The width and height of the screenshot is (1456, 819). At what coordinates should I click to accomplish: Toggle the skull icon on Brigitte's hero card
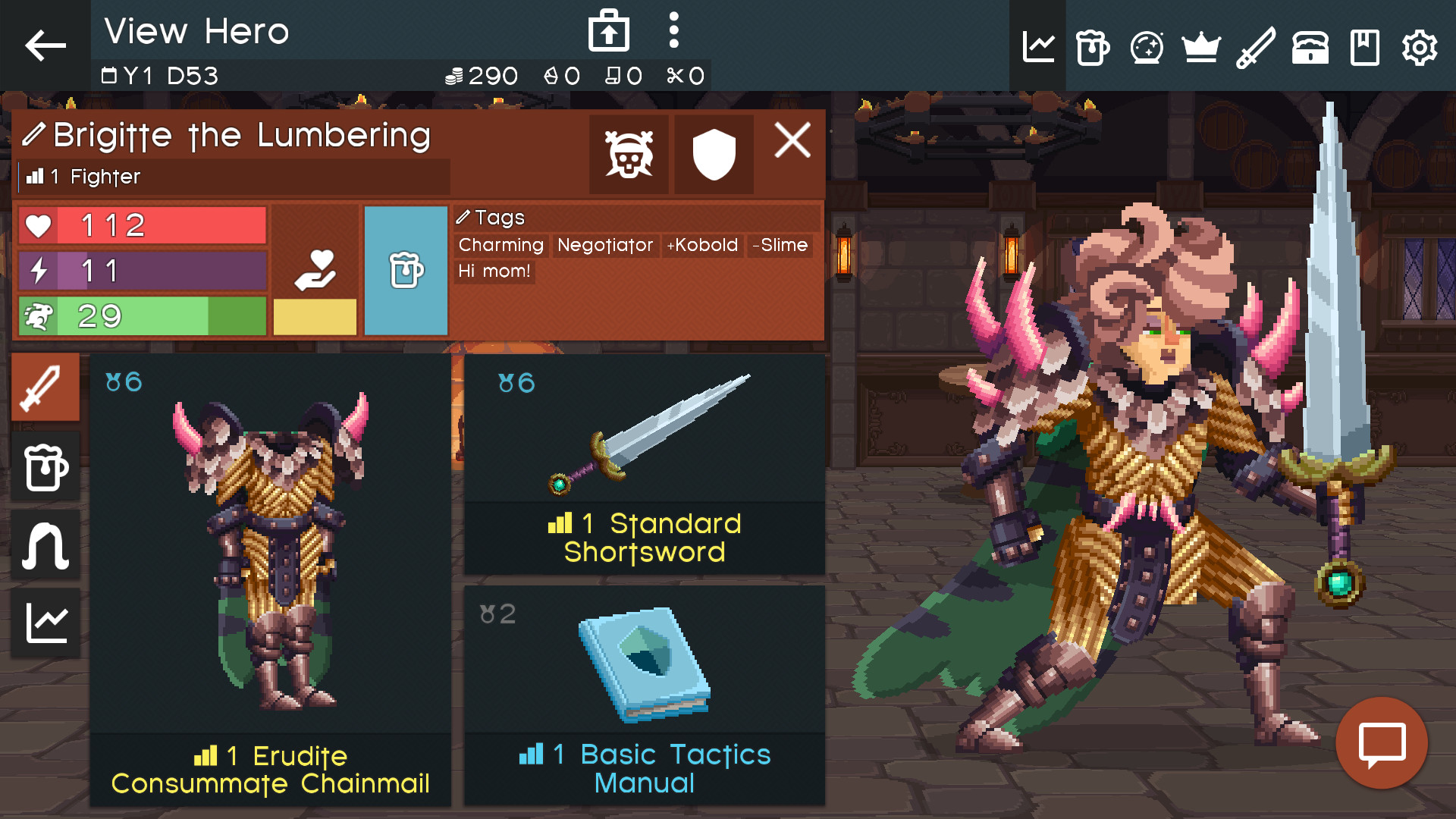point(629,154)
